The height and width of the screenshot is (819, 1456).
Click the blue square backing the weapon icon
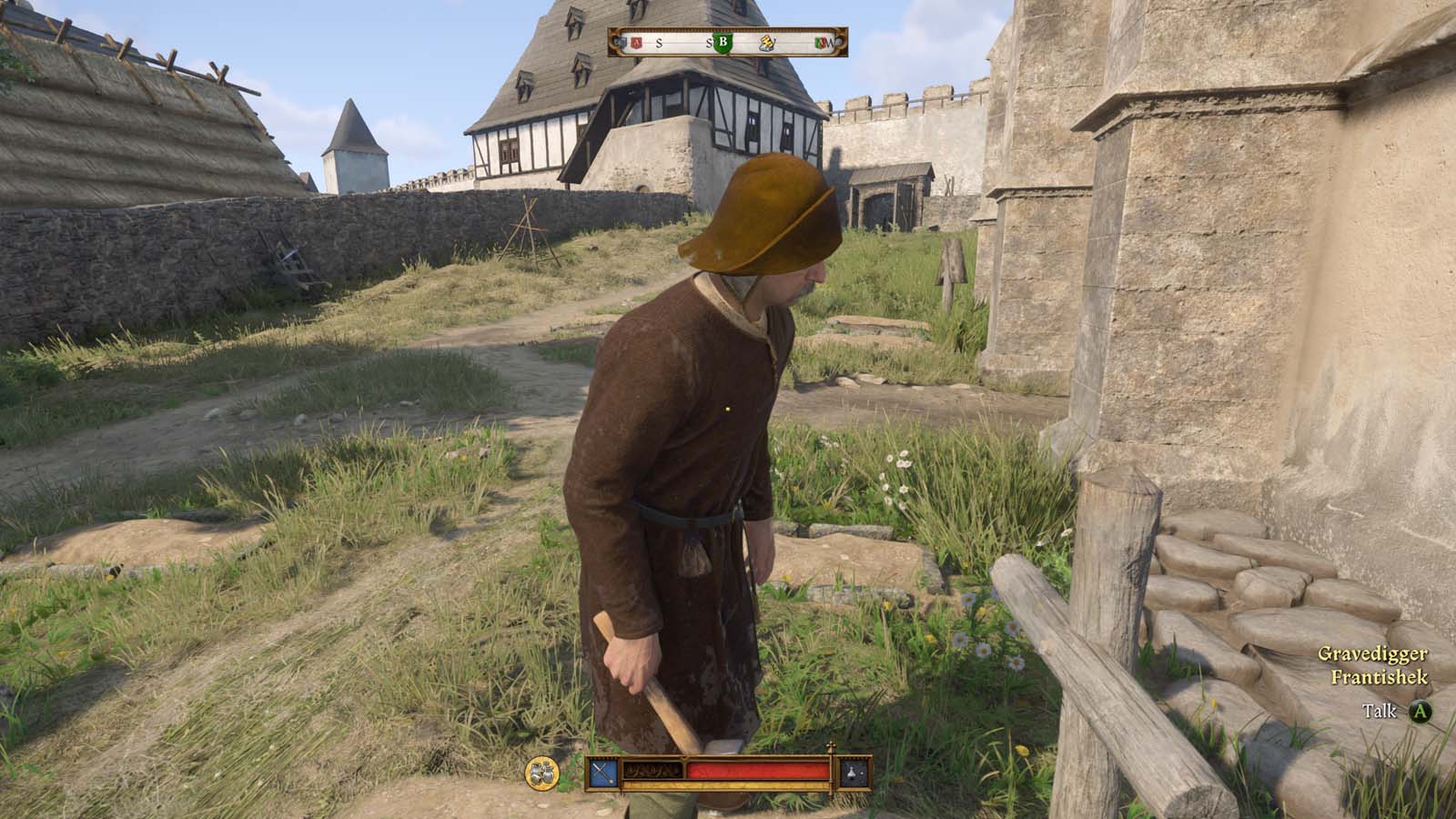point(603,774)
